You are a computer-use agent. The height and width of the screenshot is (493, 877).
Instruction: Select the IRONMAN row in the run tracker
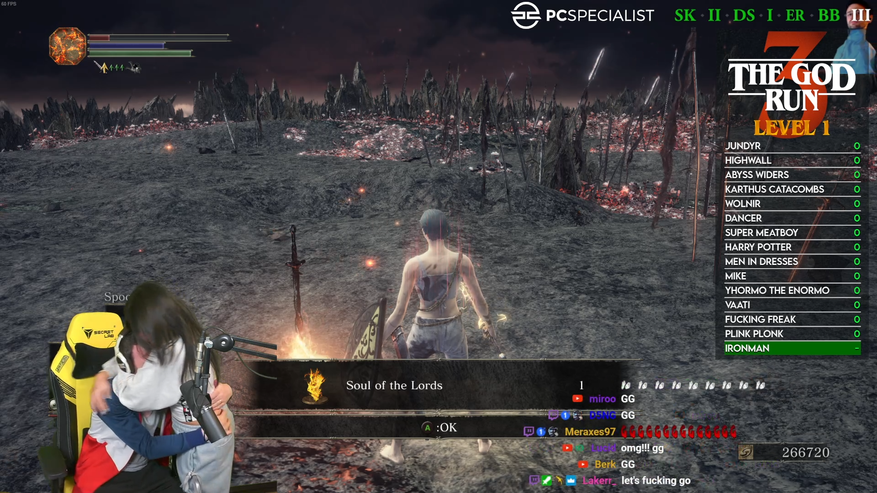(x=792, y=348)
